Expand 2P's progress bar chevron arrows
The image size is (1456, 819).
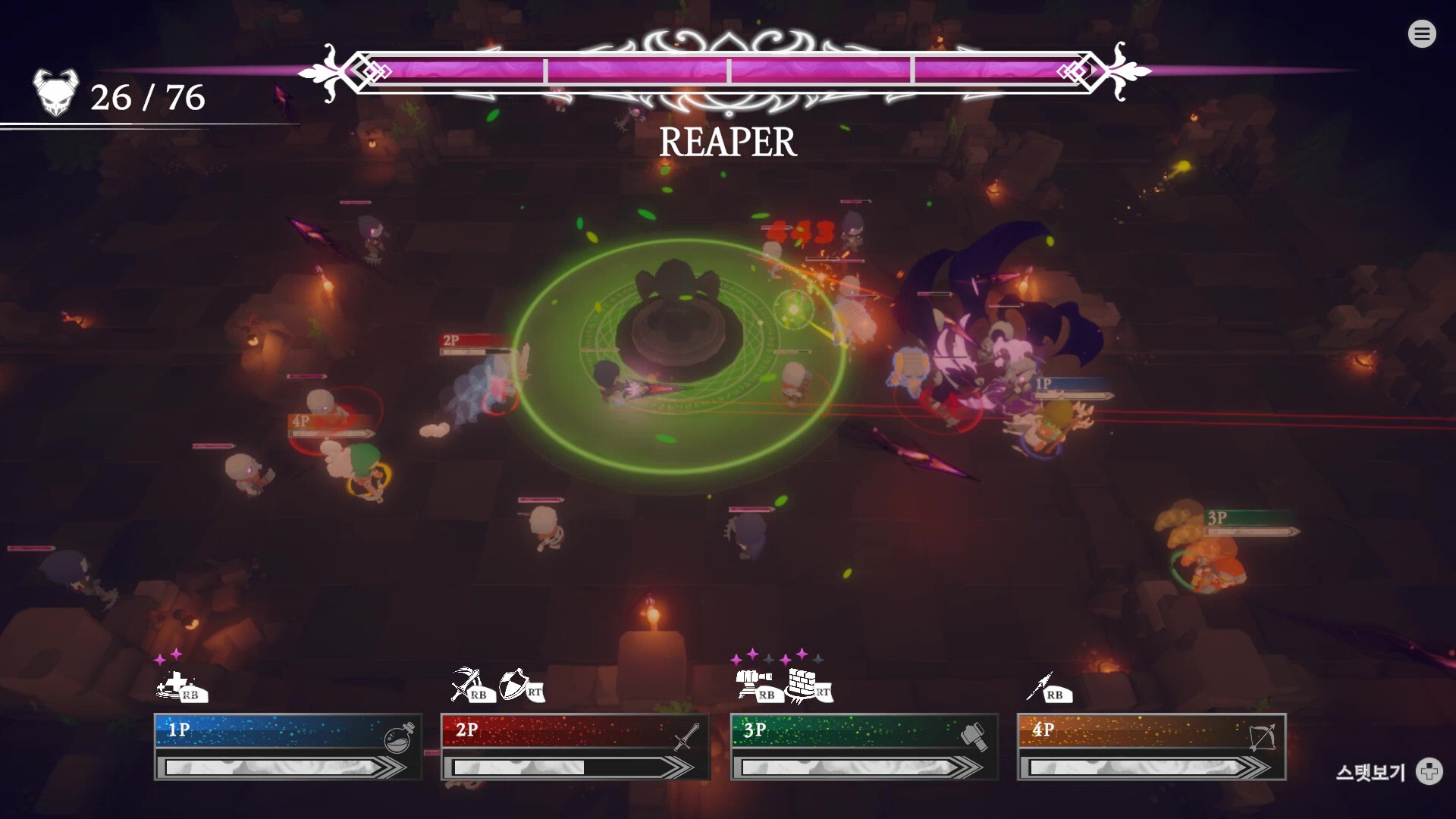pyautogui.click(x=675, y=767)
